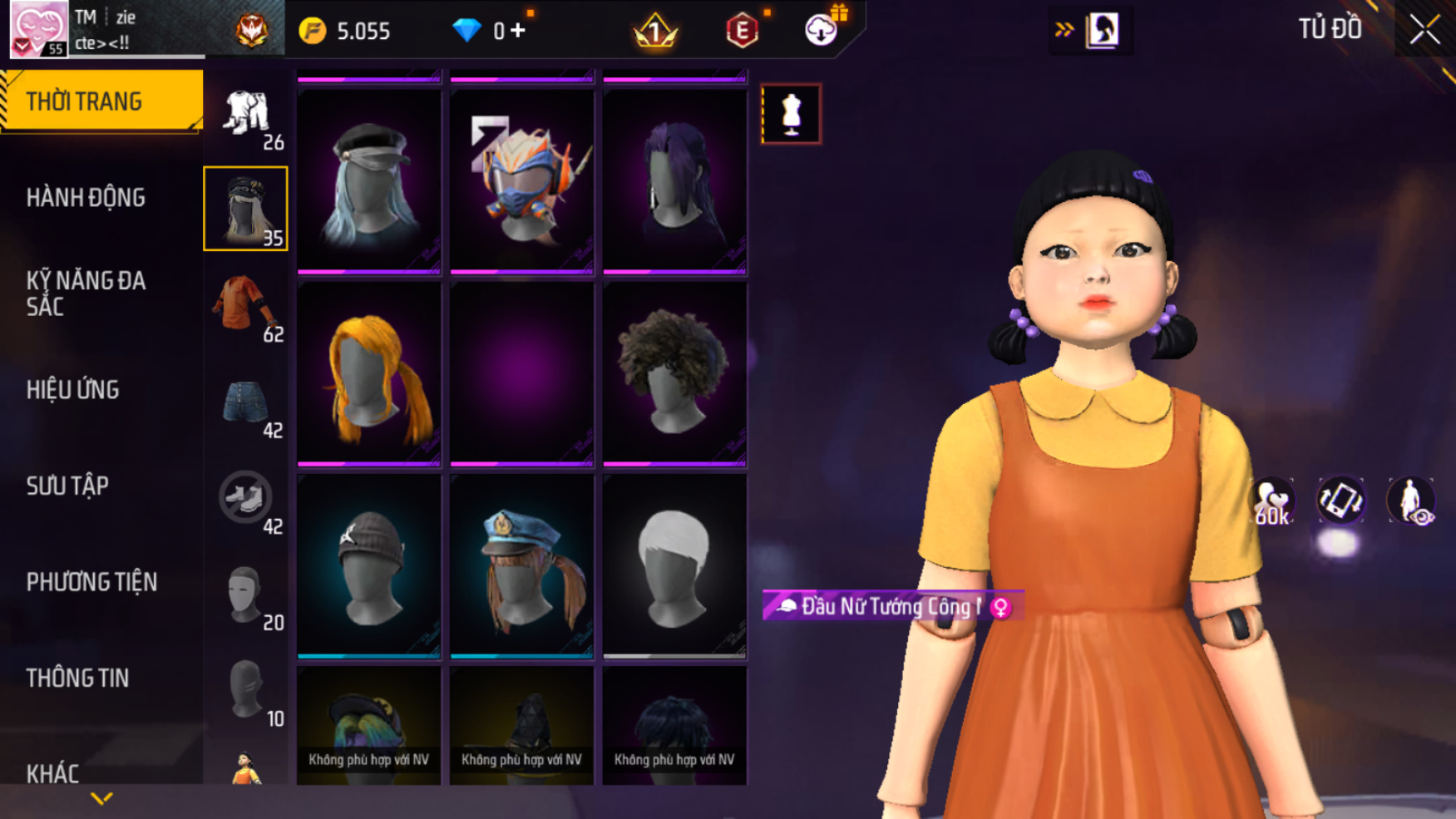
Task: Pick the black cap with silver hair
Action: [x=368, y=181]
